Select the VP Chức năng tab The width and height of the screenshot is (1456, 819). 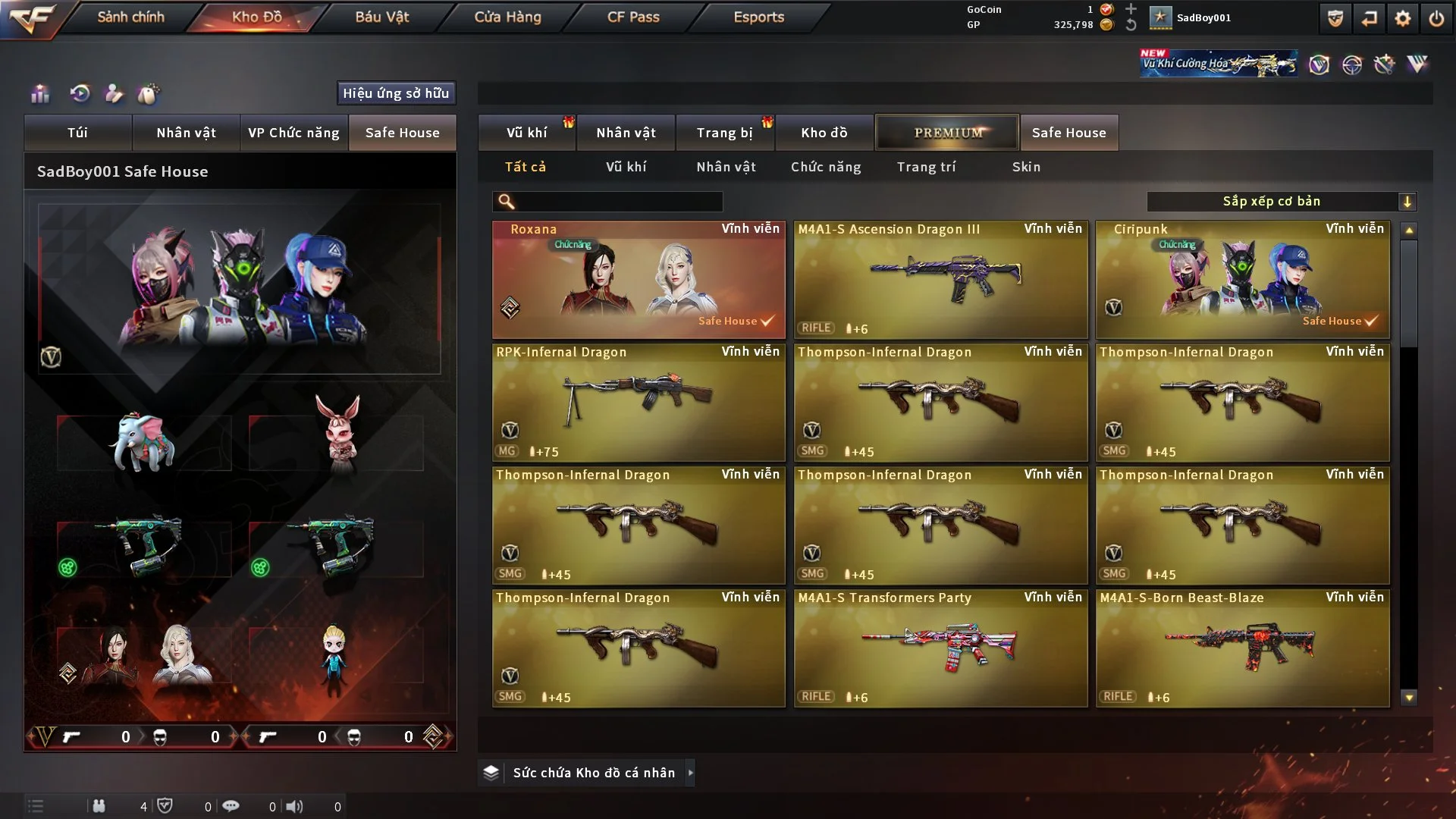[x=293, y=133]
